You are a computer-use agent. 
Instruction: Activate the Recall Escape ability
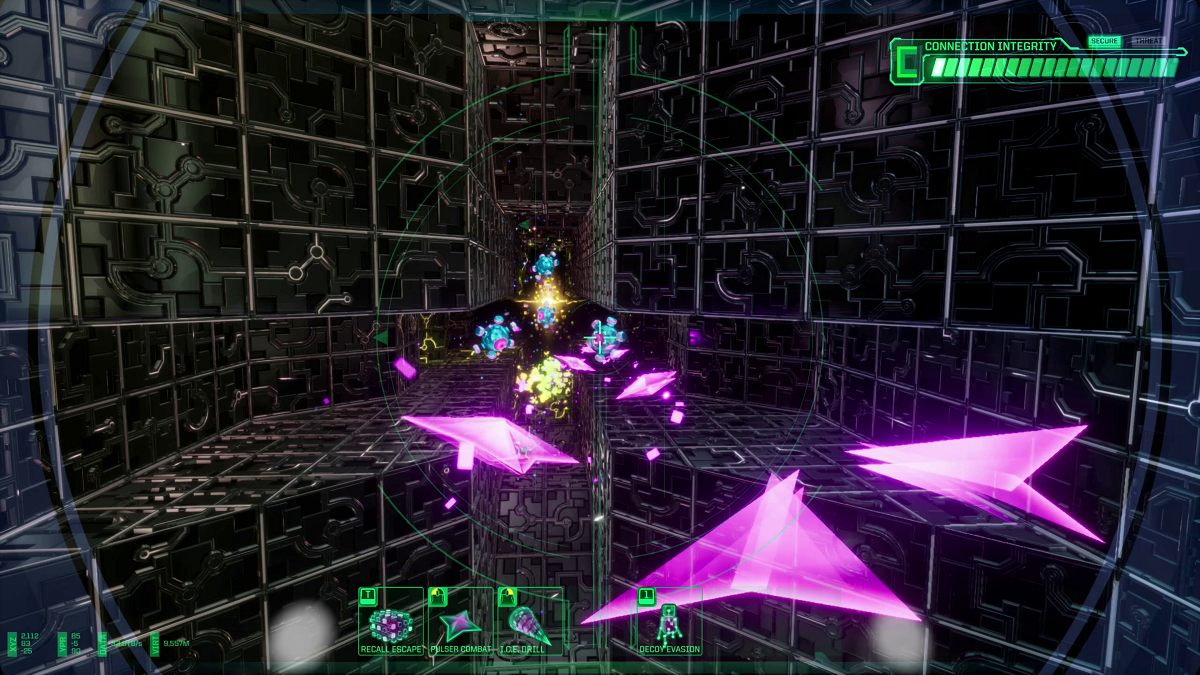tap(391, 625)
